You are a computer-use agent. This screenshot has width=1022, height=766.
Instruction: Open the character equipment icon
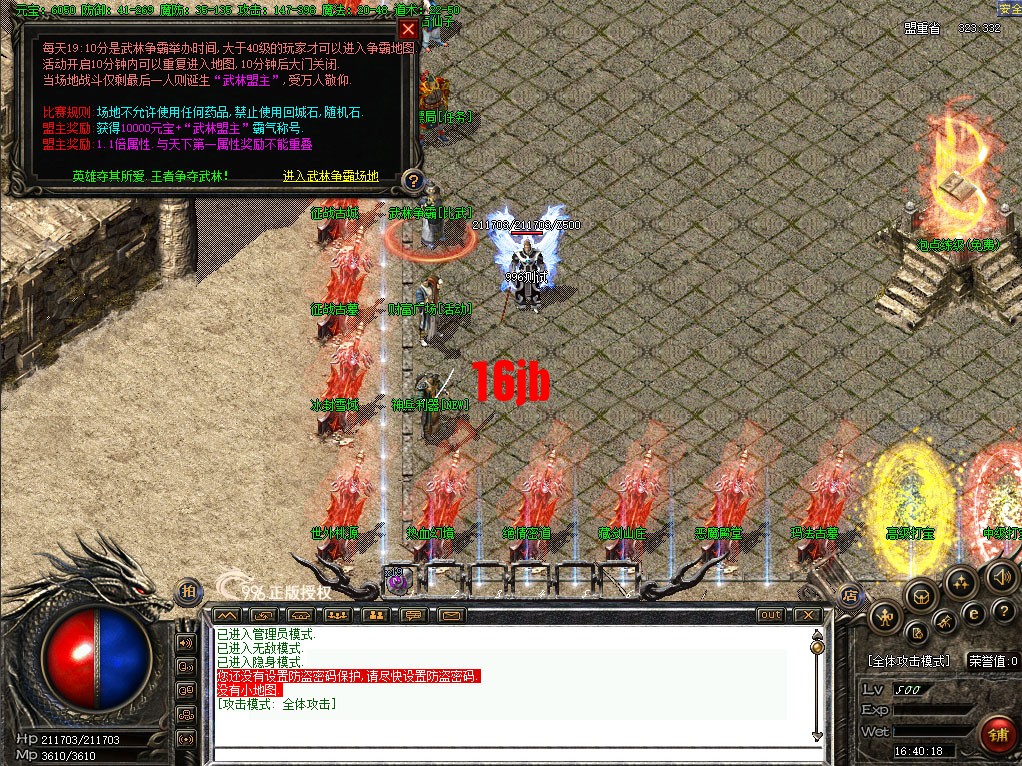tap(884, 617)
